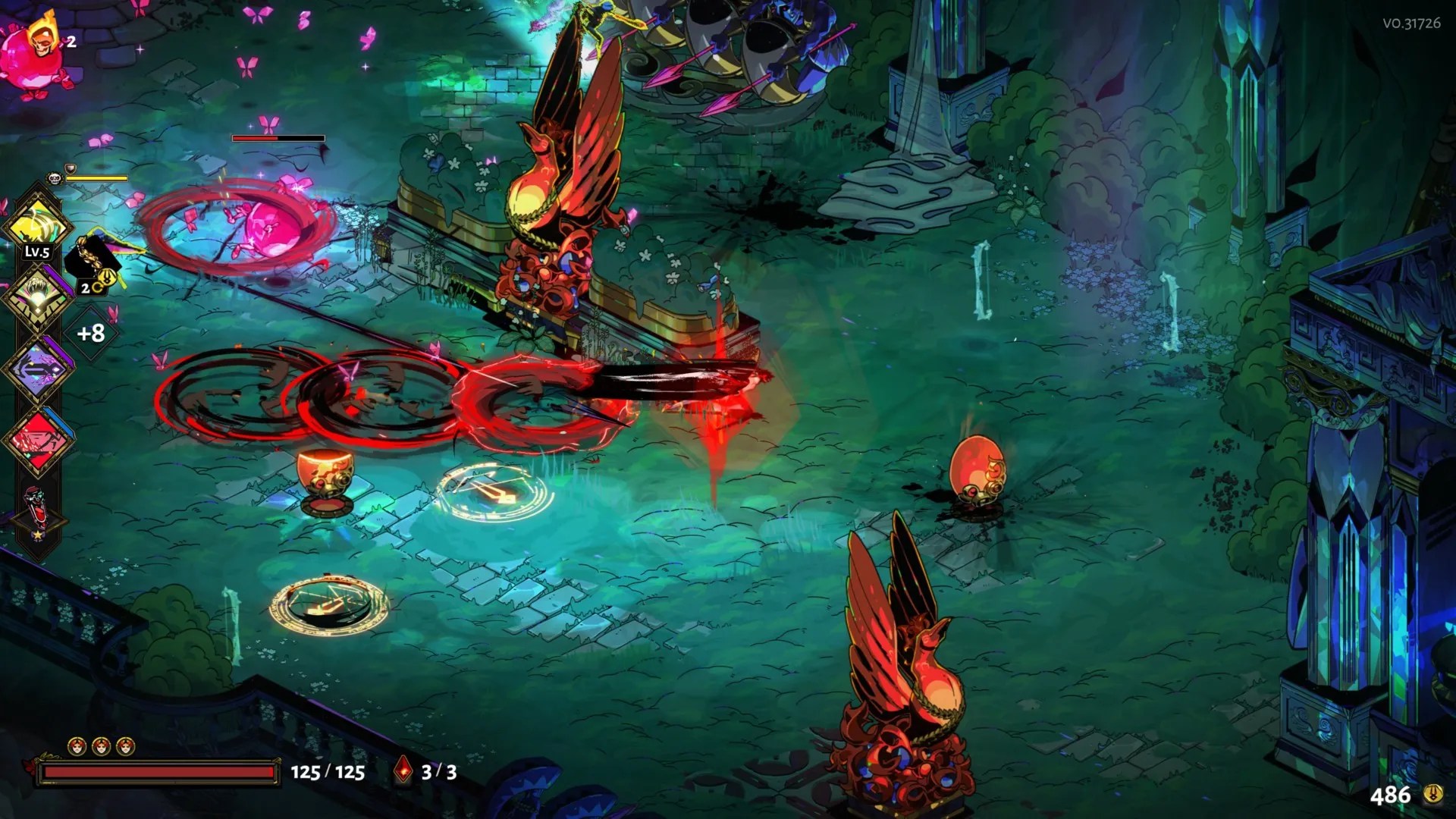This screenshot has height=819, width=1456.
Task: Select the red cast gem icon beside 3/3
Action: (403, 768)
